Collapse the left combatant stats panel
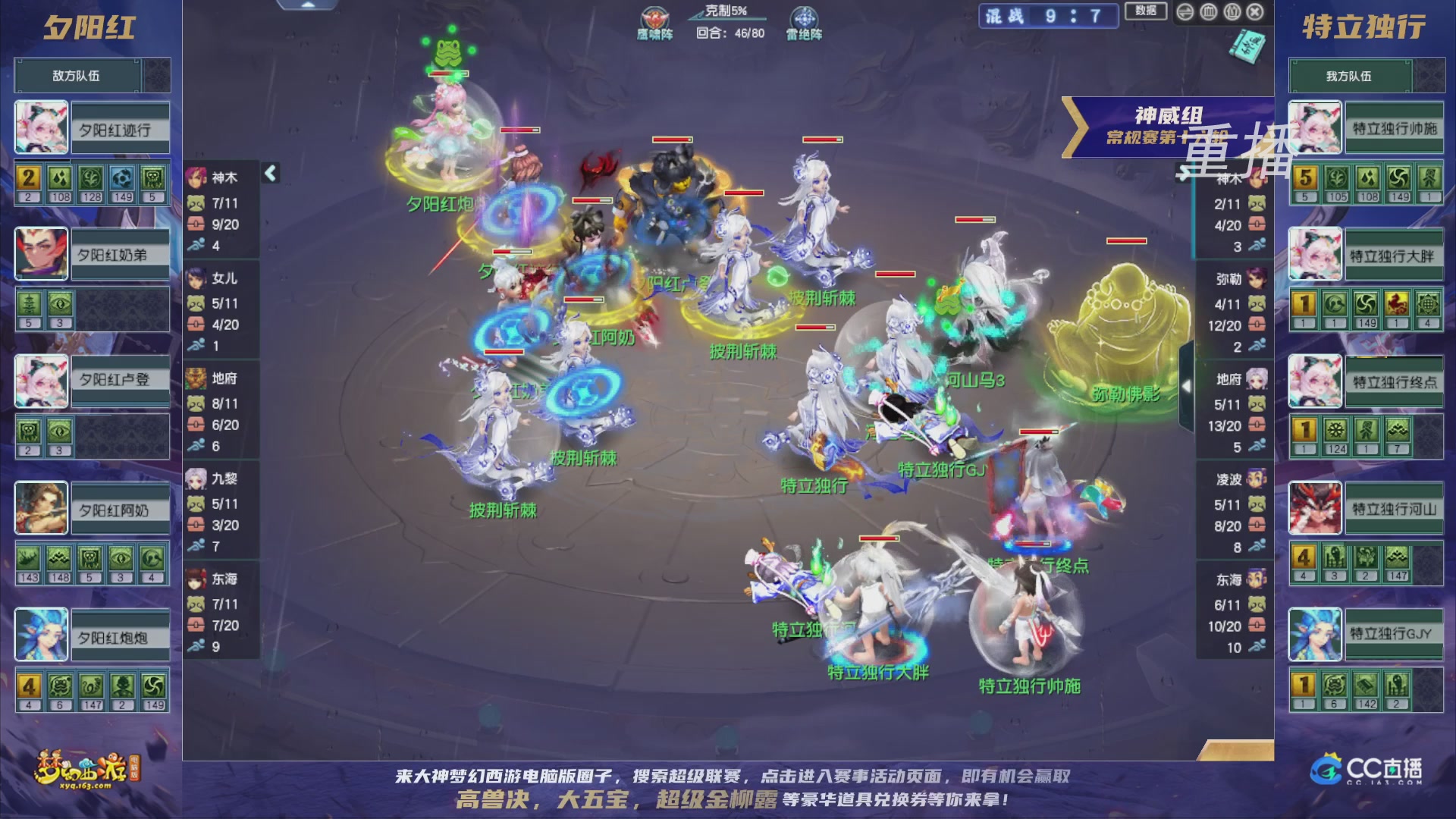 coord(268,173)
